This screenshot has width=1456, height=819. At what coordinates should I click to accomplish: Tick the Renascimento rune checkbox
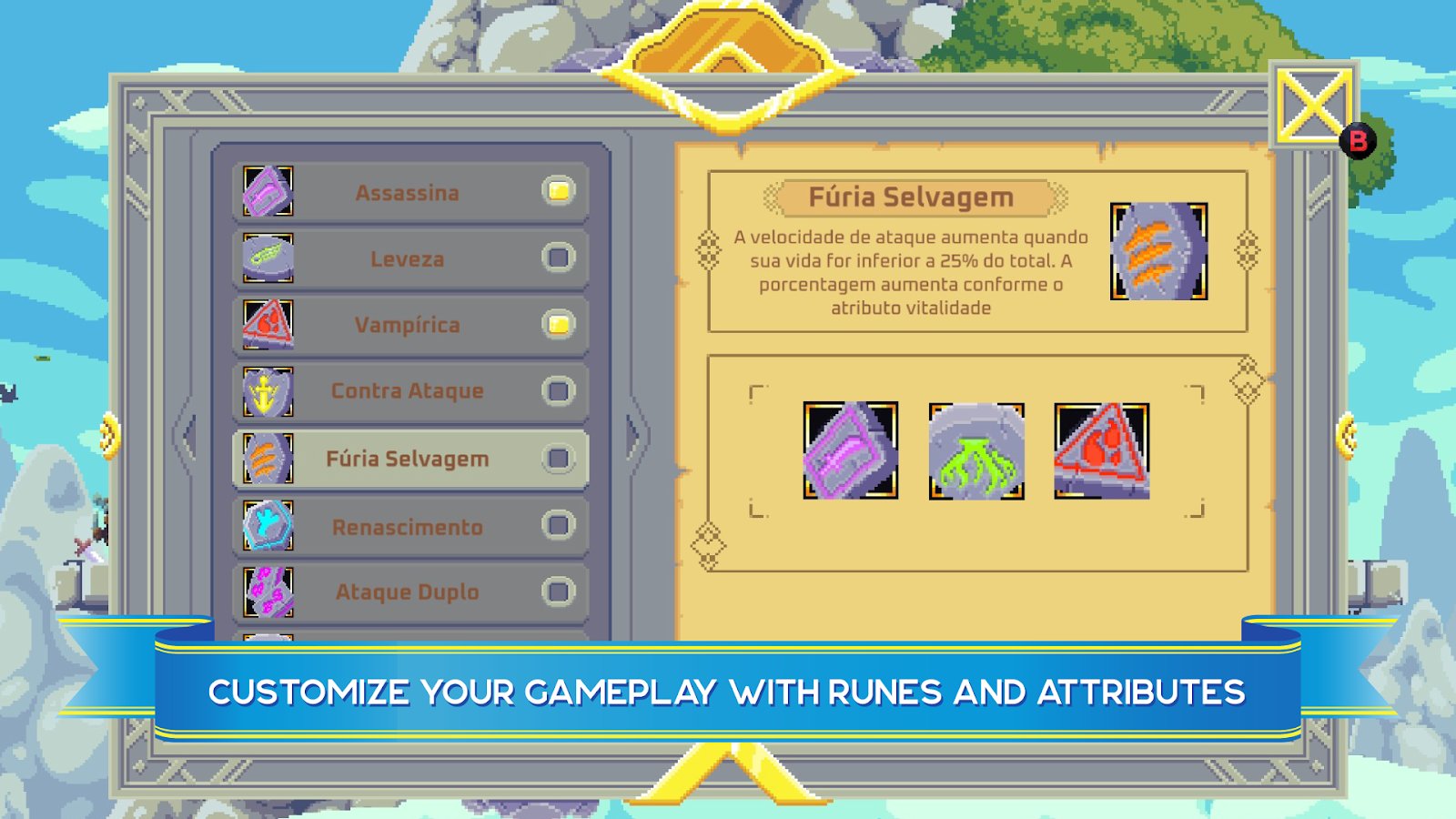[559, 525]
